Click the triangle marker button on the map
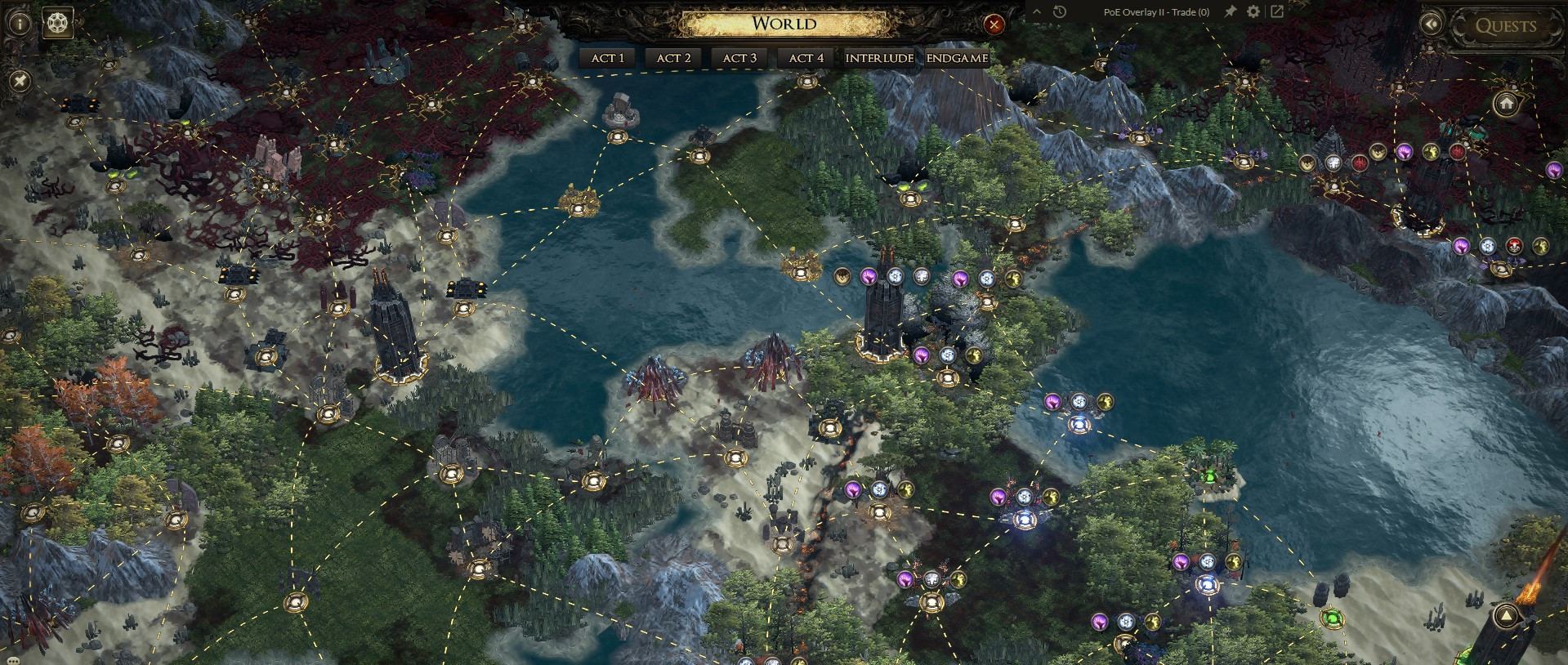The height and width of the screenshot is (665, 1568). [x=1506, y=617]
